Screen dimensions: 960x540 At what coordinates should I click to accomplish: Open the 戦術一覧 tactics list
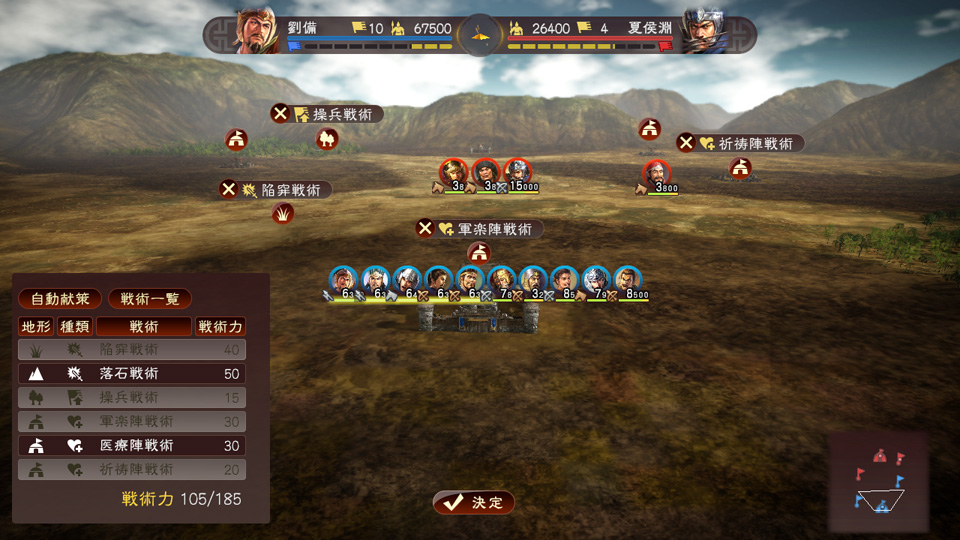(x=149, y=299)
